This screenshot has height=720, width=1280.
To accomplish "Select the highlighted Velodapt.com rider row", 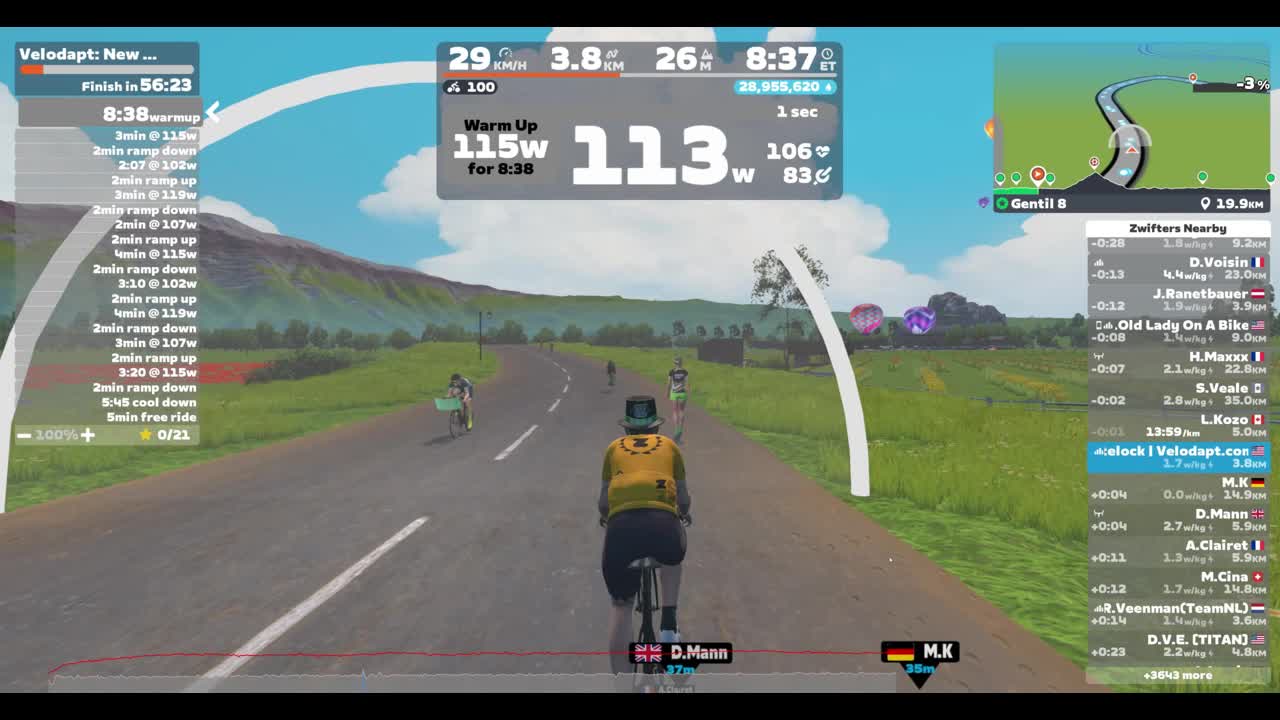I will (1178, 457).
